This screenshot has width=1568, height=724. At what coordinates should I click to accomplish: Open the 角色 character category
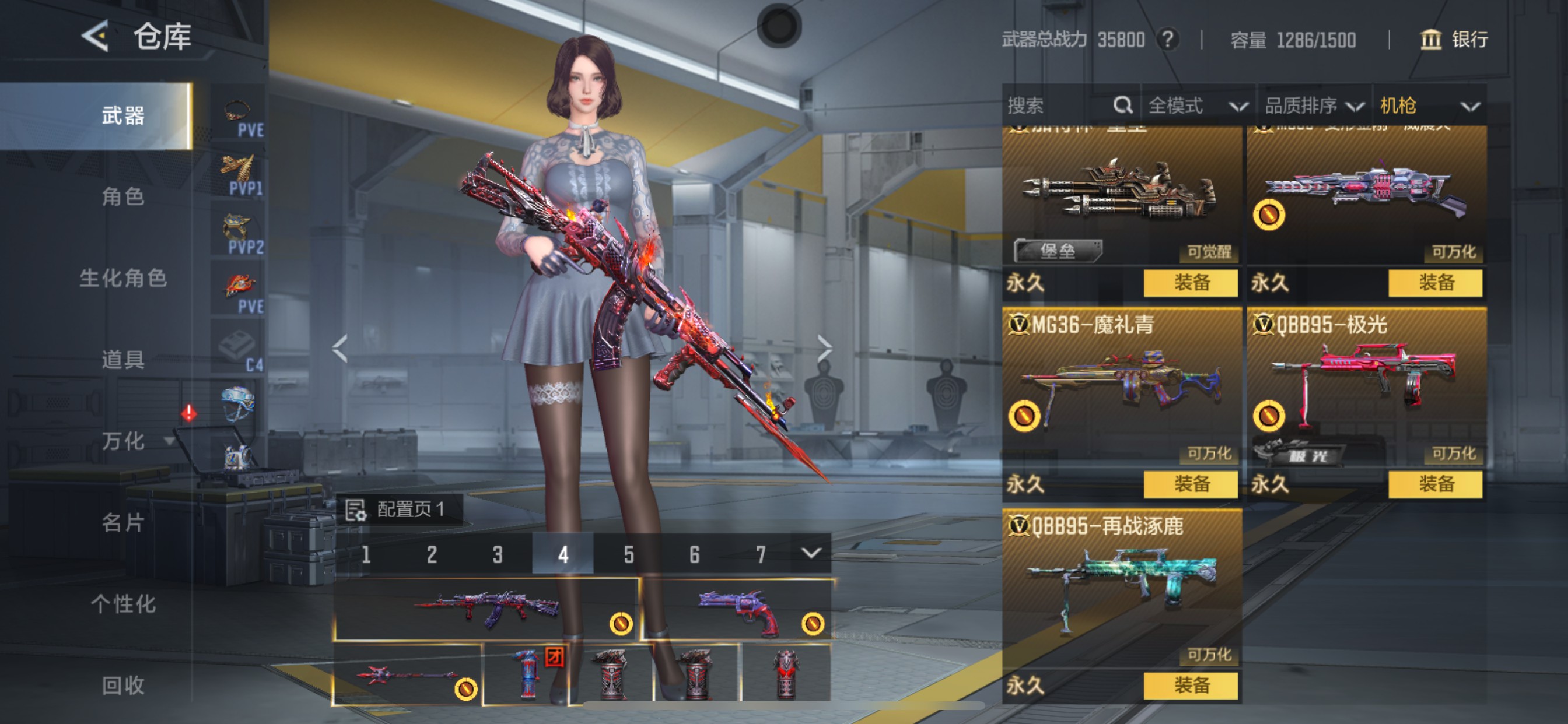[x=123, y=196]
